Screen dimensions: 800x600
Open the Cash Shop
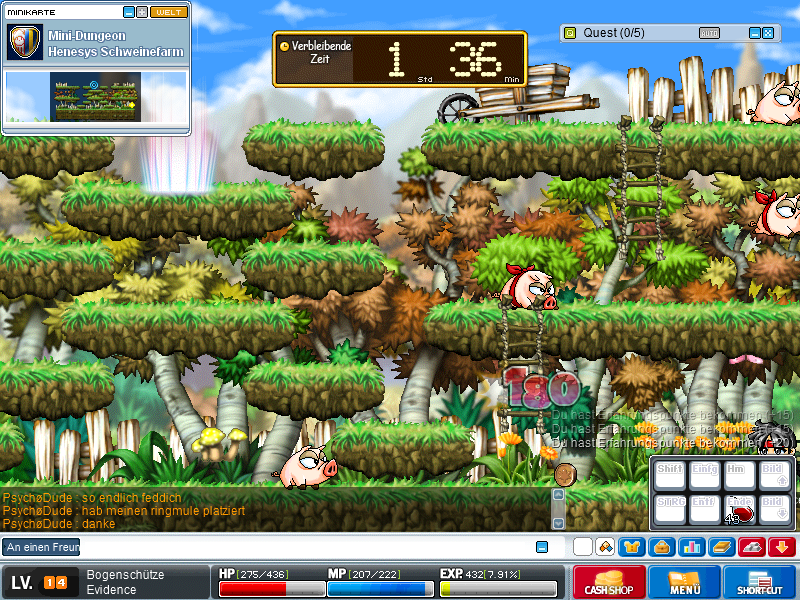[609, 582]
